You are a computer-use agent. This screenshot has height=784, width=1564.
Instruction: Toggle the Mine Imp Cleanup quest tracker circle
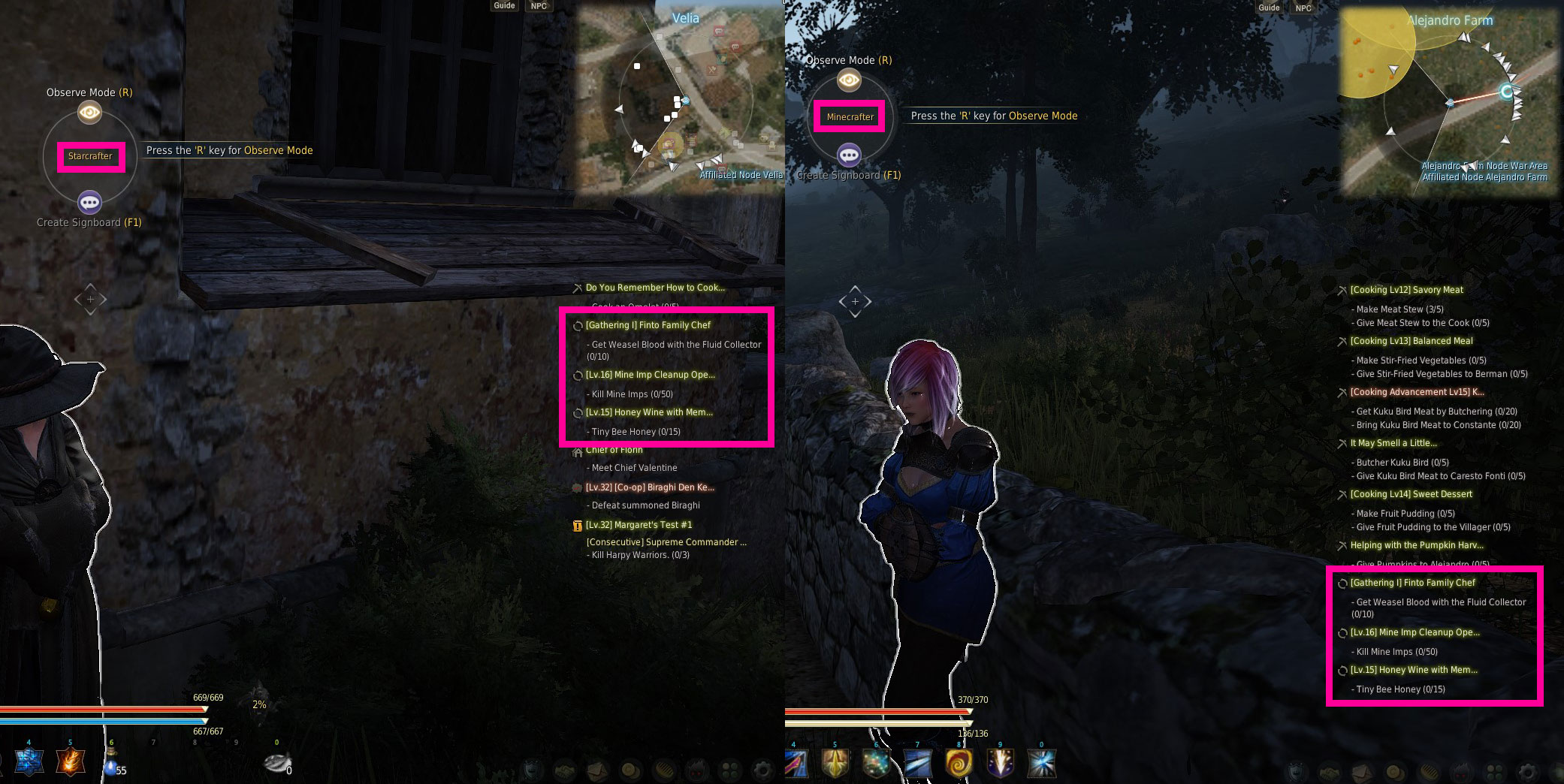point(577,375)
